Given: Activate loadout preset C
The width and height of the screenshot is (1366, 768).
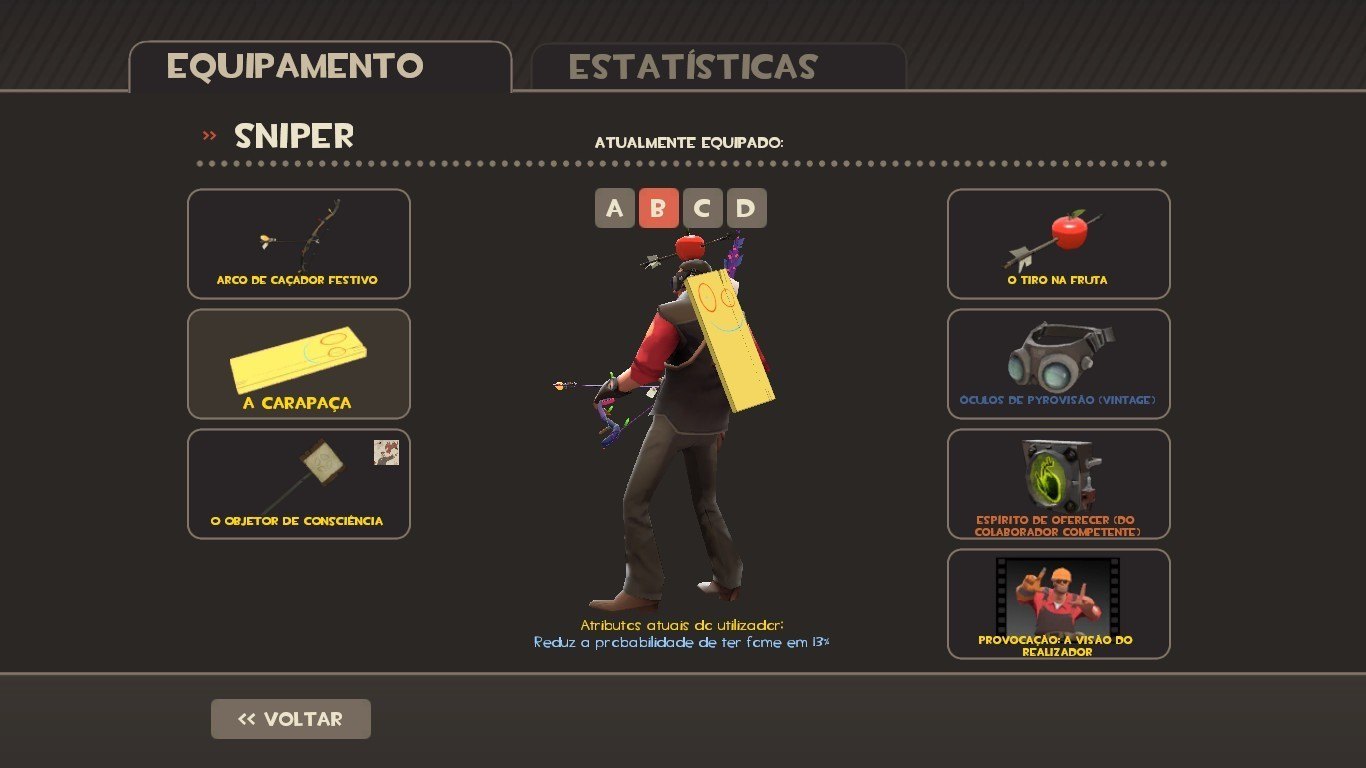Looking at the screenshot, I should pyautogui.click(x=702, y=208).
